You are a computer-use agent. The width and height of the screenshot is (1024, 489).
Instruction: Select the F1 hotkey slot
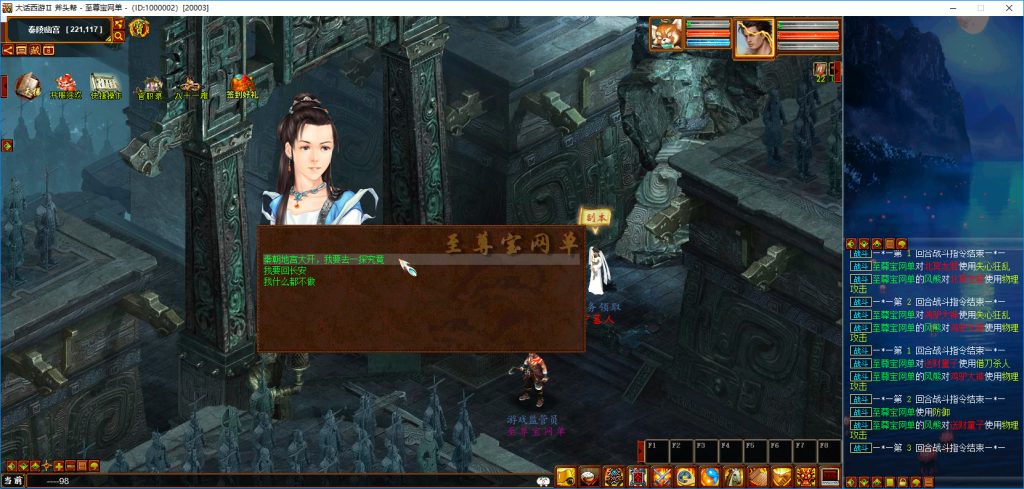656,451
